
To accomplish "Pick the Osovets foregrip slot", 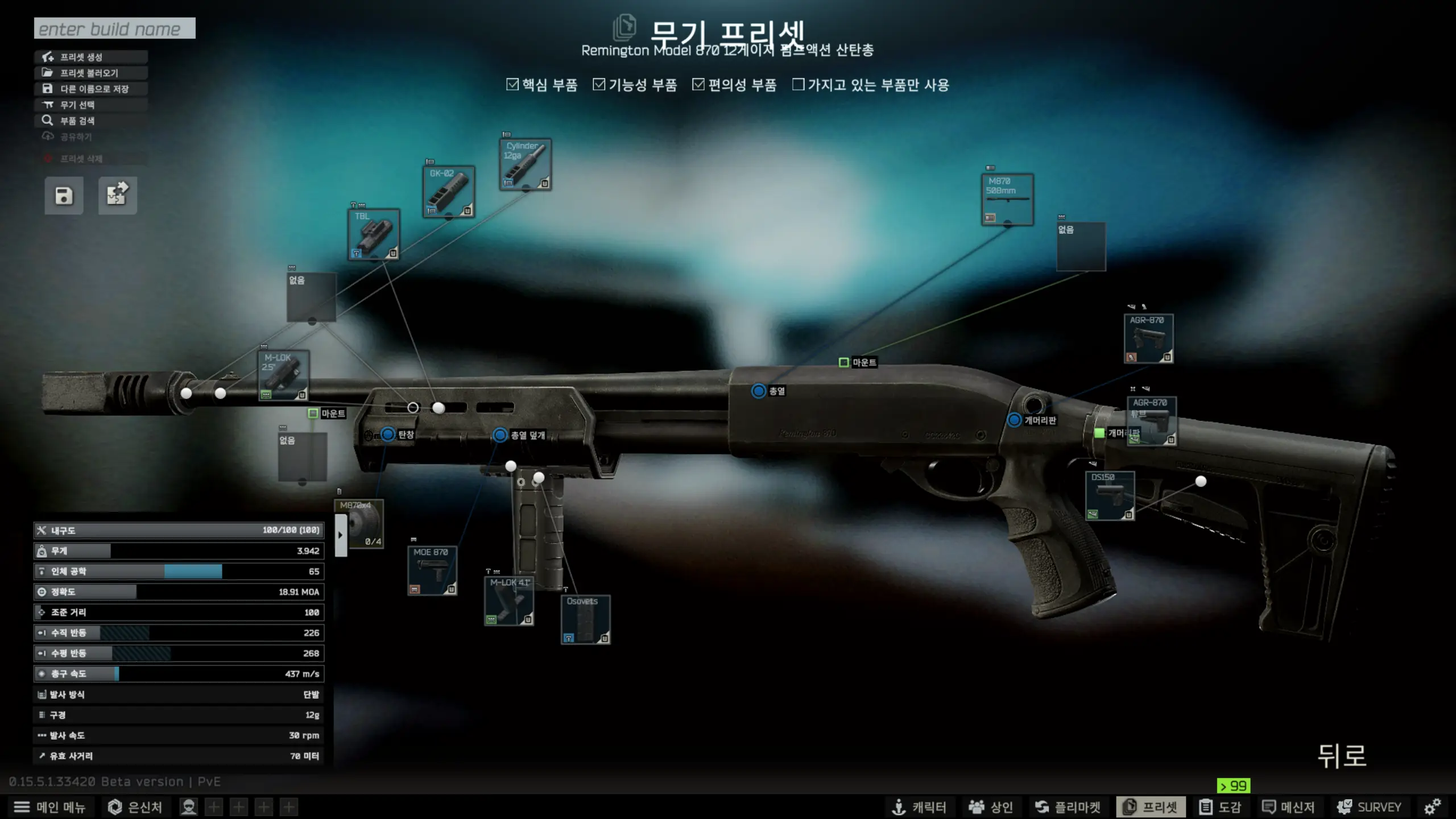I will click(x=585, y=619).
